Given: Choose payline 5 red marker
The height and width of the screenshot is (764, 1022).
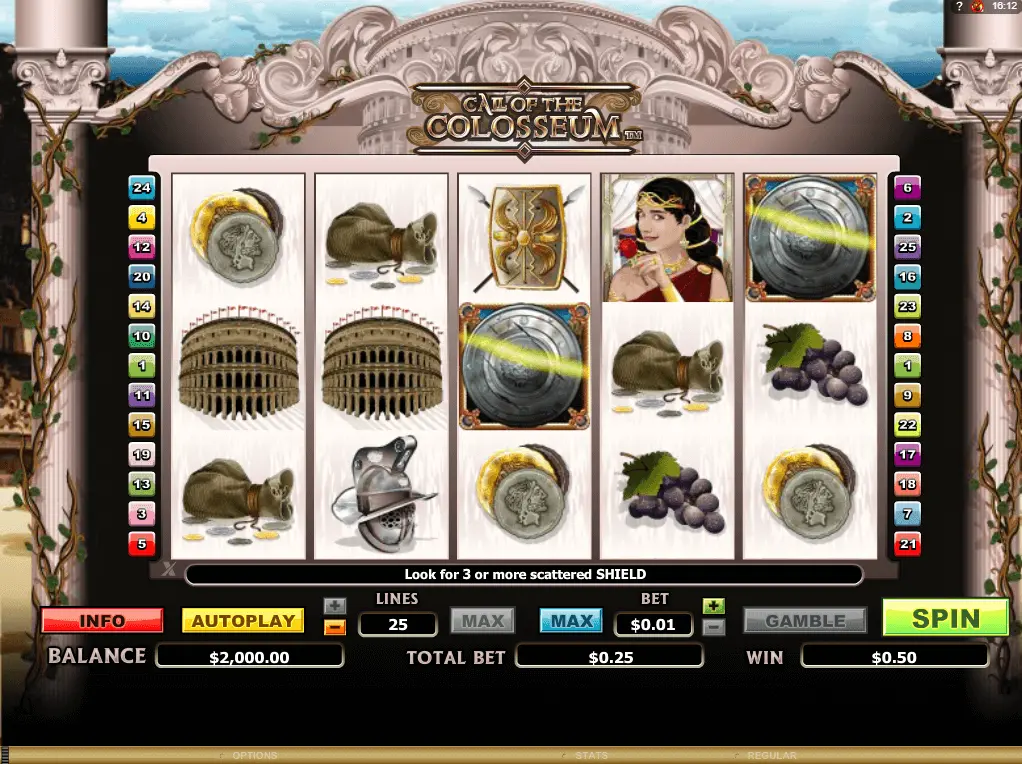Looking at the screenshot, I should coord(141,544).
